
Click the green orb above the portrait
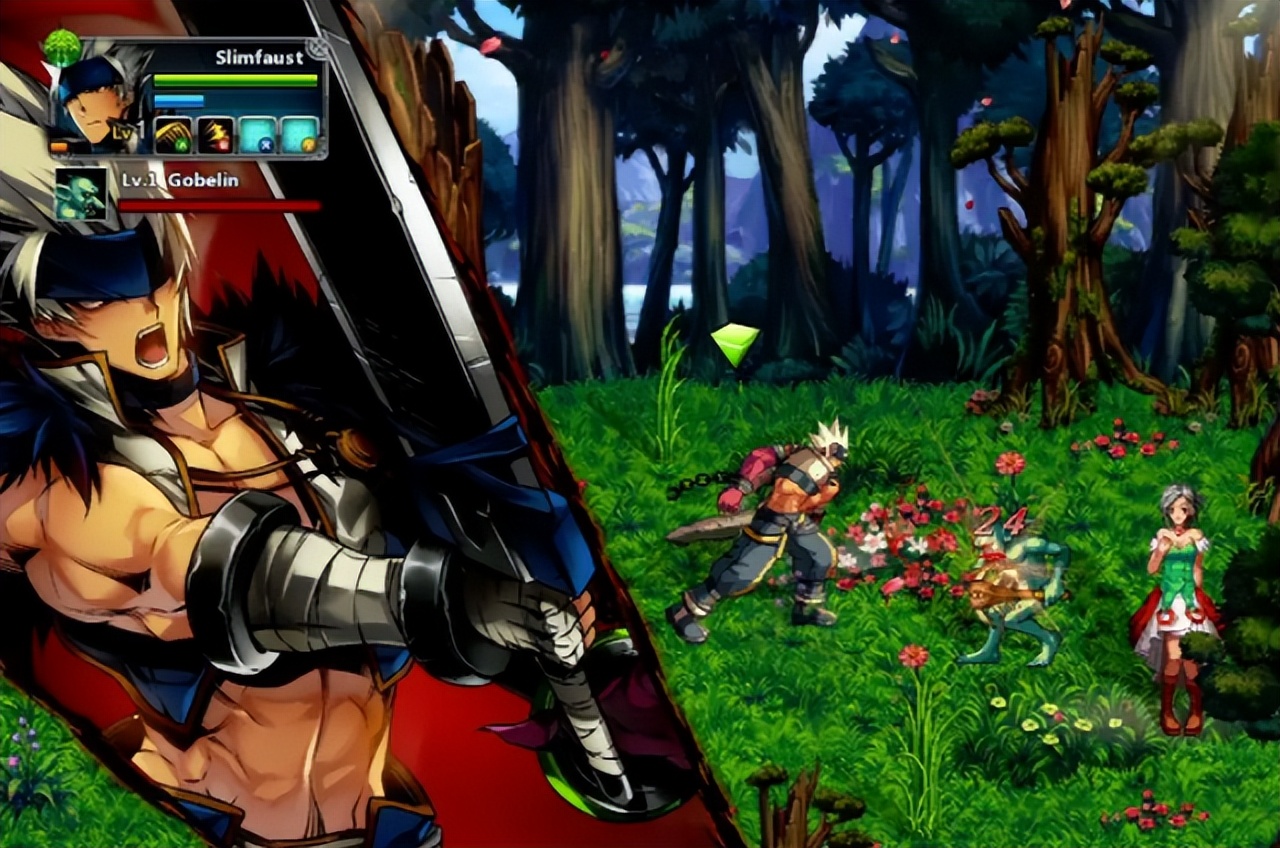click(63, 48)
